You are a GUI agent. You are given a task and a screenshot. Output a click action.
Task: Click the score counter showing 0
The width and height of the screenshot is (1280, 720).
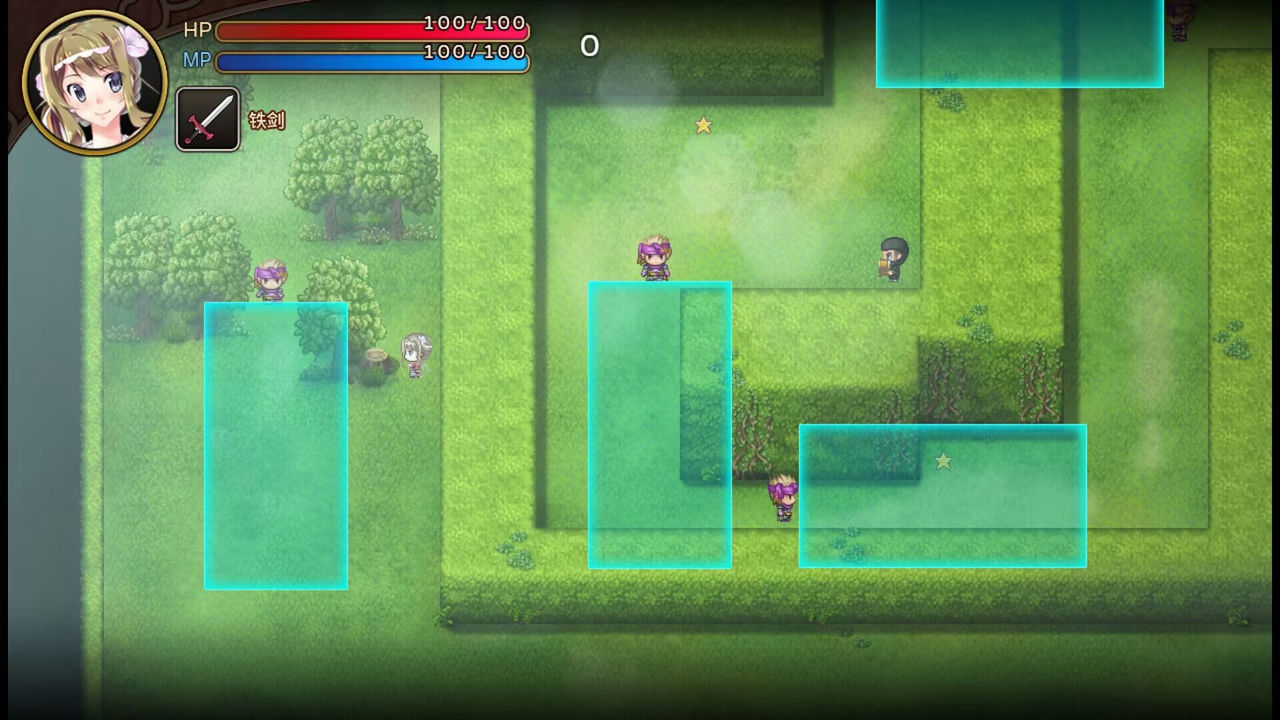point(589,46)
